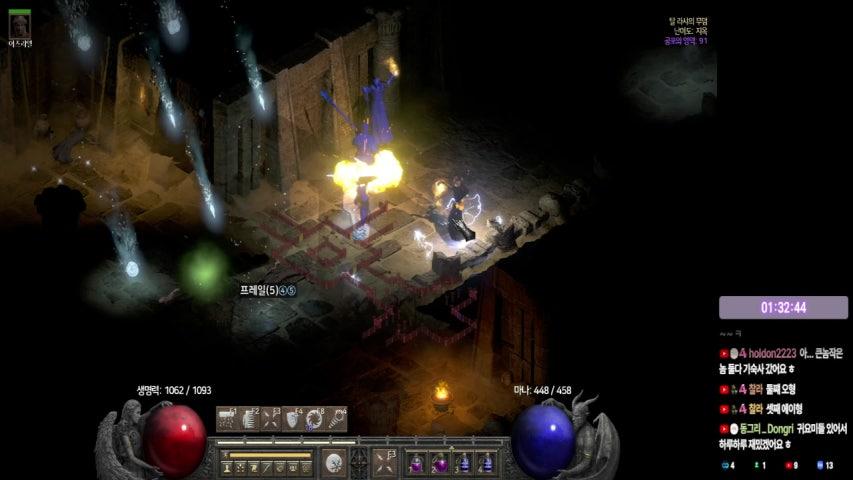Use the first purple potion in belt
The image size is (853, 480).
click(418, 463)
